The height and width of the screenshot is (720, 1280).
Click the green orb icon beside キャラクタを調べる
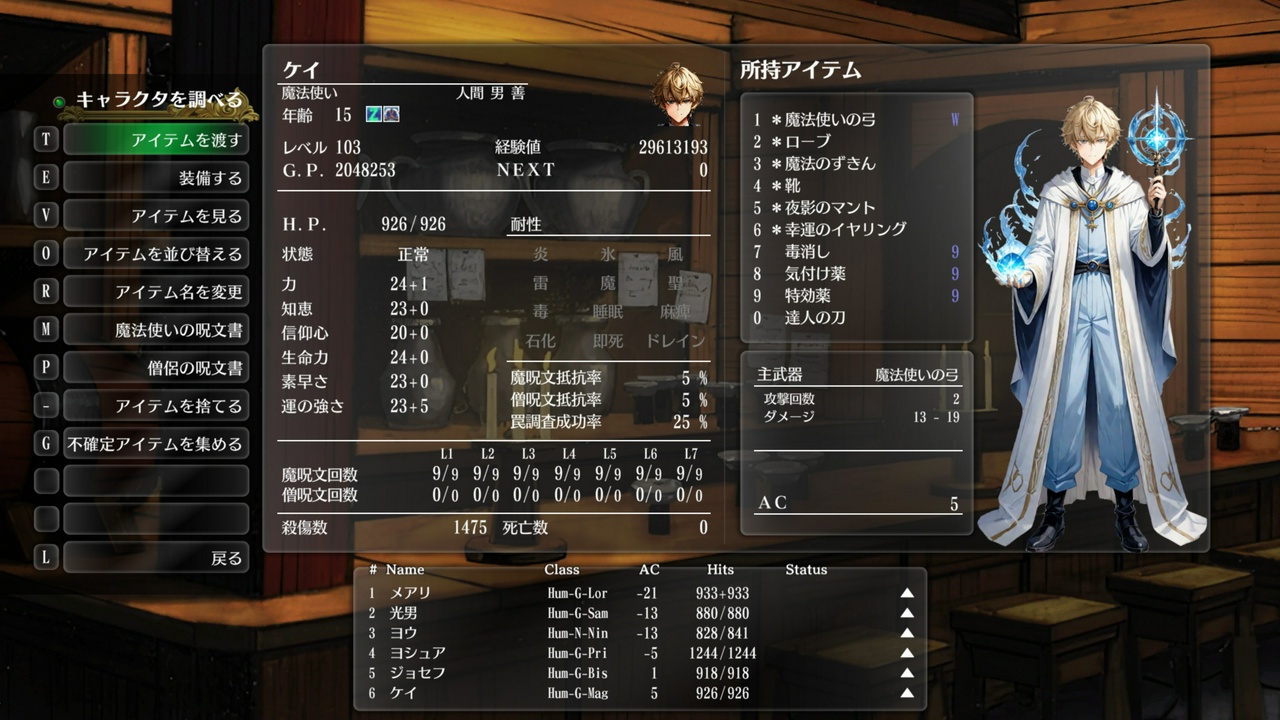click(58, 100)
